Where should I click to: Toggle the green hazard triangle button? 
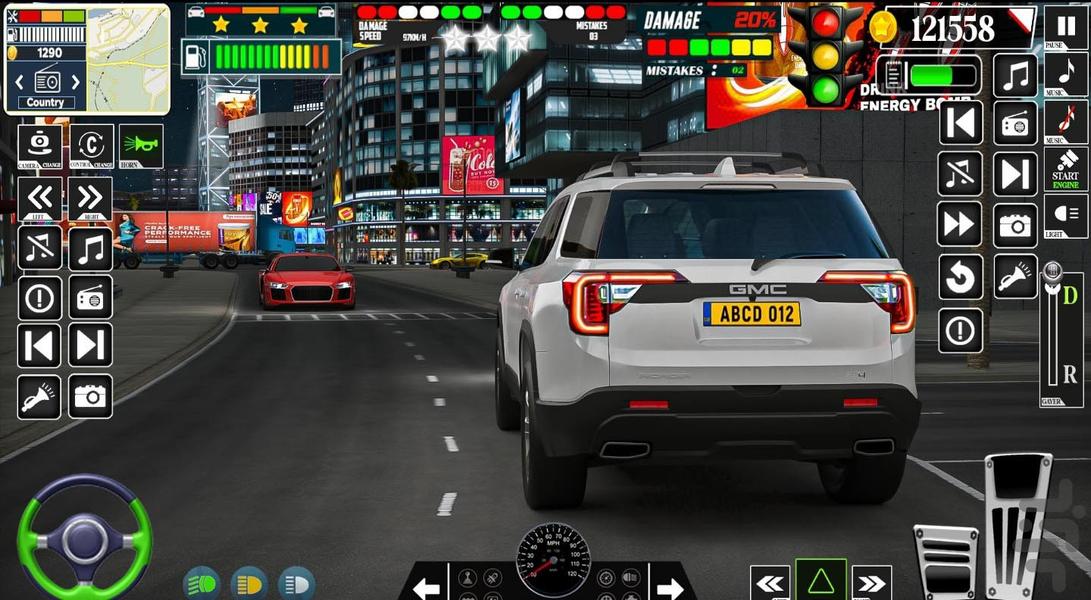click(x=820, y=581)
